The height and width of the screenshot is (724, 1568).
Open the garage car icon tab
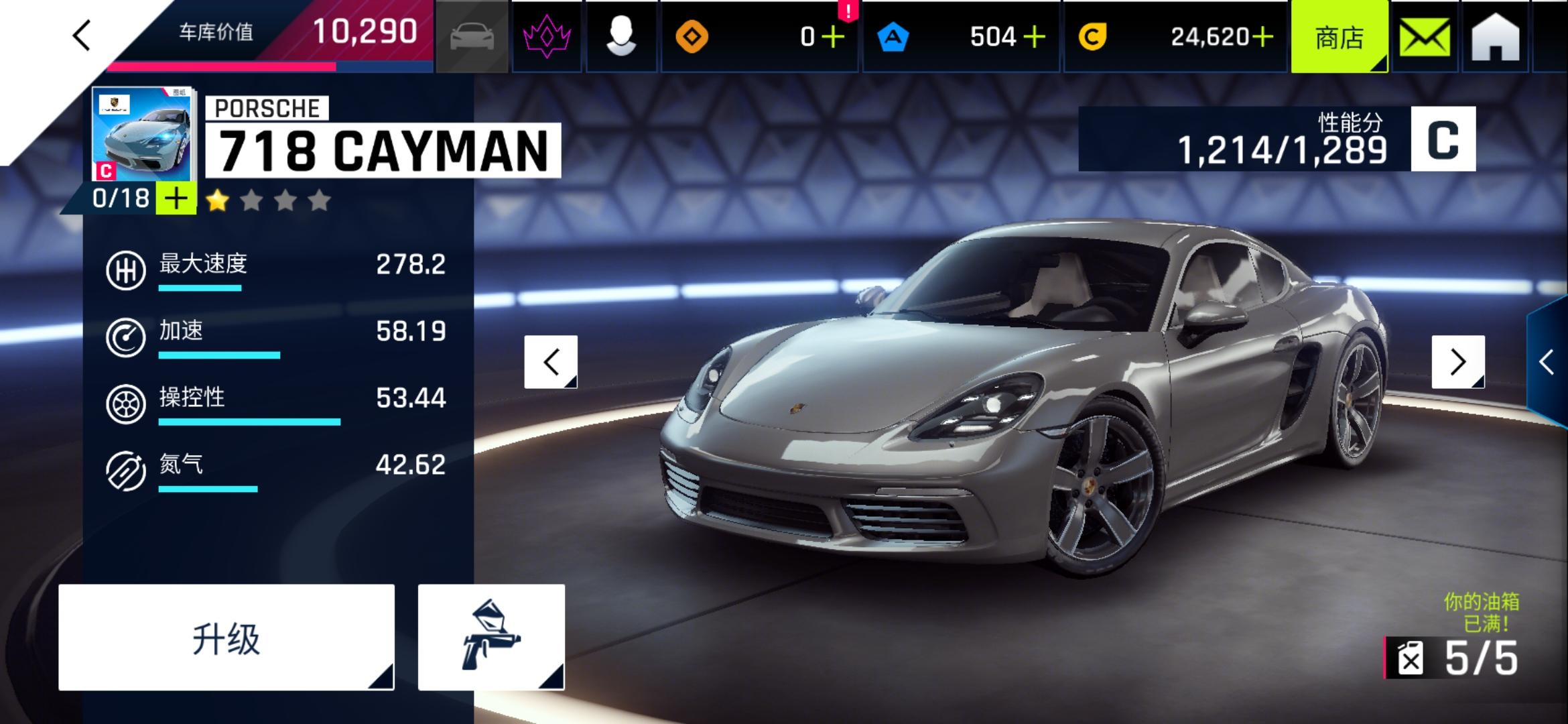472,36
